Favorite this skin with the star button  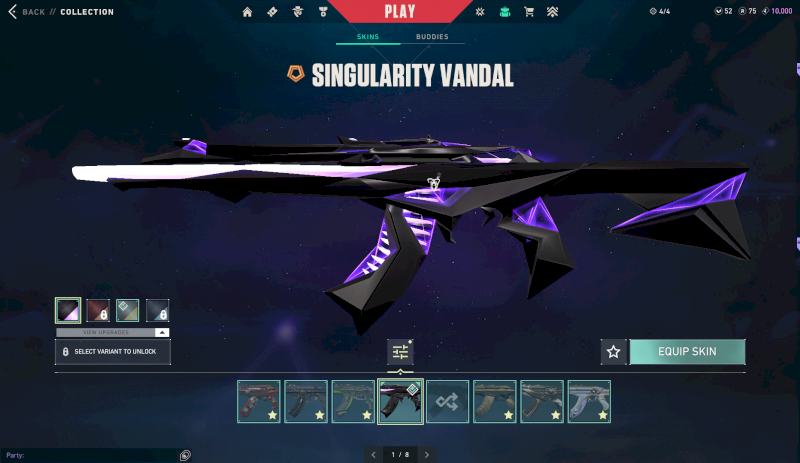click(x=613, y=351)
